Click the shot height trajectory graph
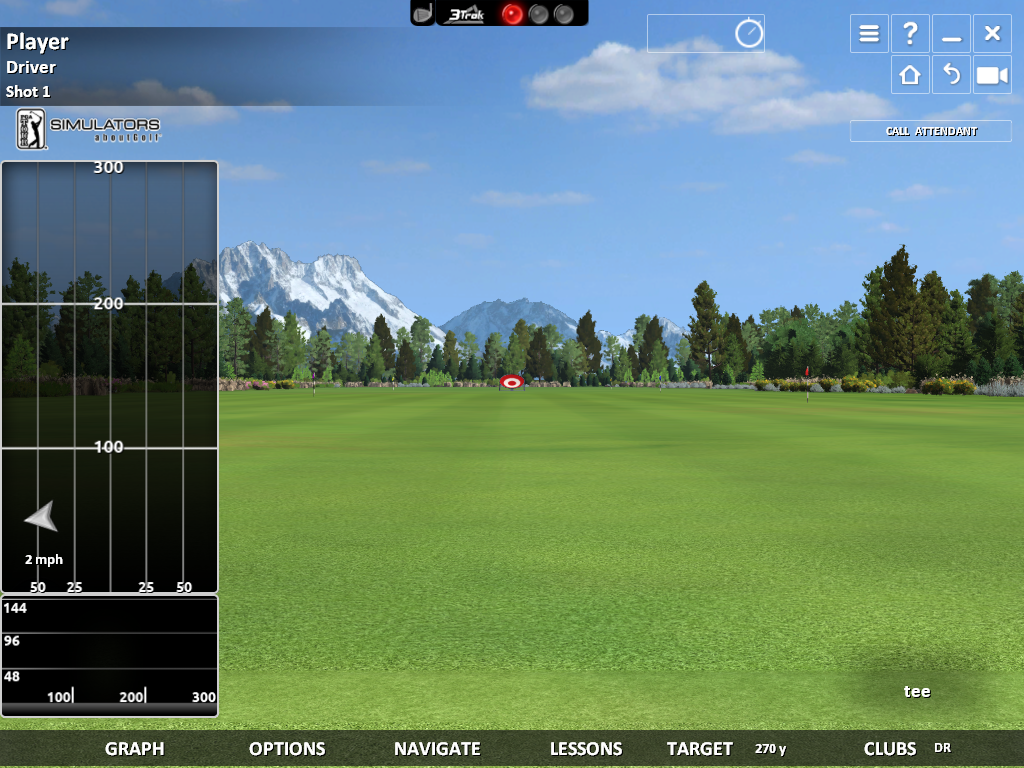Viewport: 1024px width, 768px height. [109, 655]
